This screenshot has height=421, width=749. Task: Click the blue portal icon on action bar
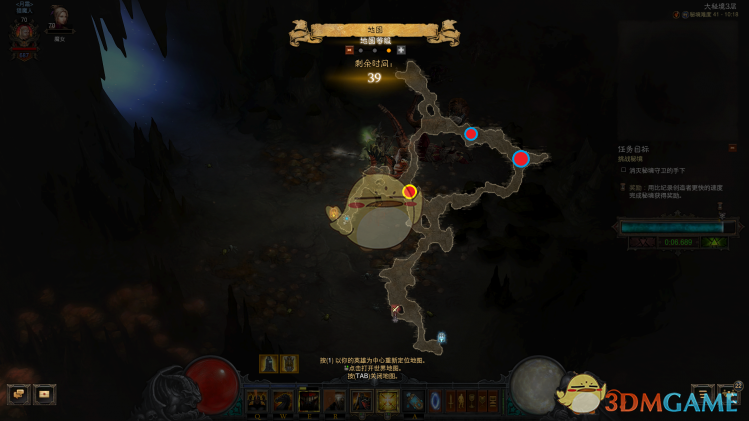click(435, 401)
